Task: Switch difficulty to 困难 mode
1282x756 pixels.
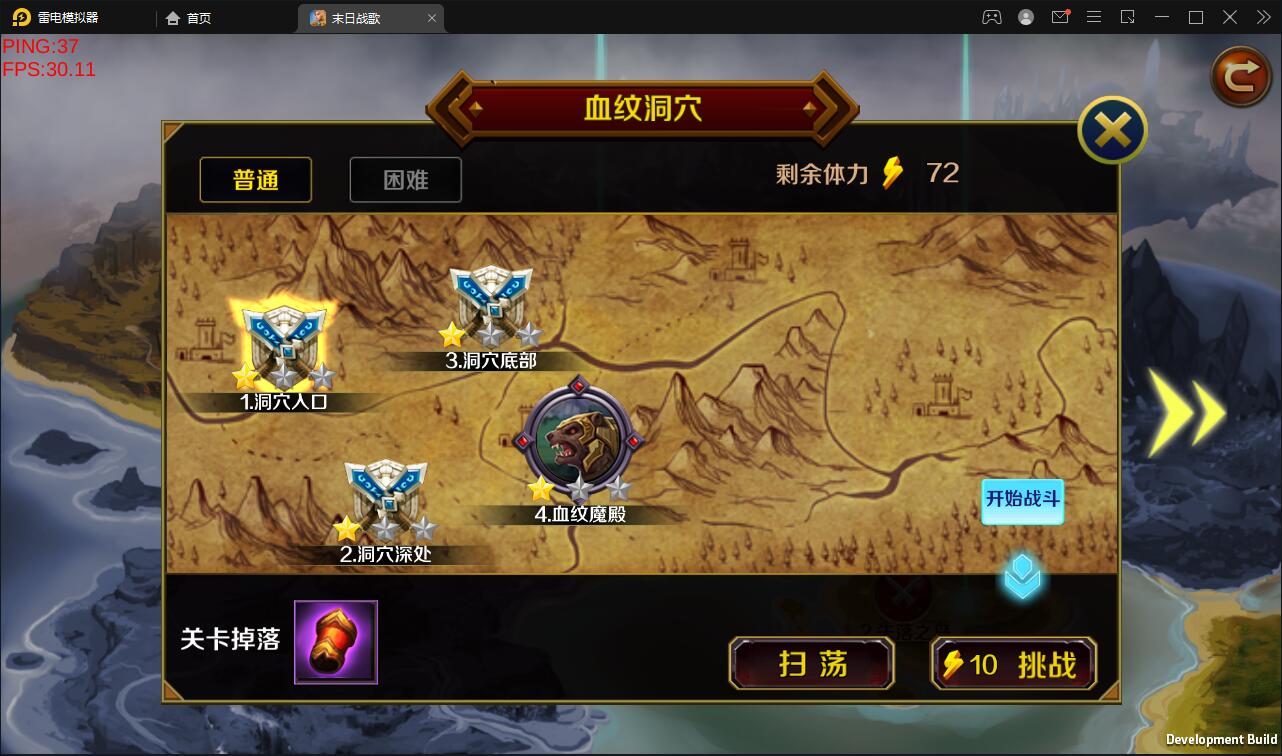Action: point(405,179)
